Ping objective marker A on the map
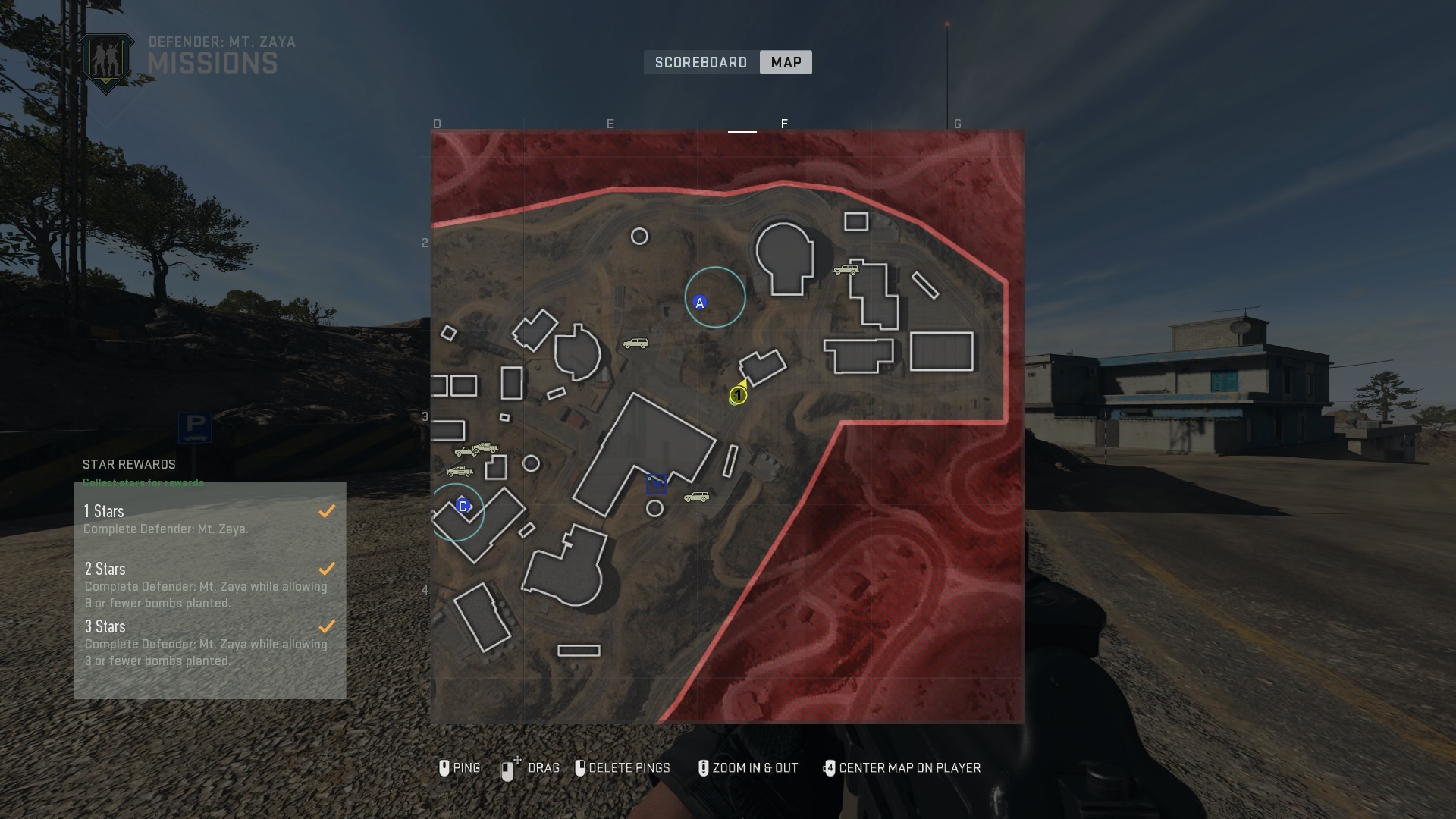Screen dimensions: 1456x819 [699, 301]
